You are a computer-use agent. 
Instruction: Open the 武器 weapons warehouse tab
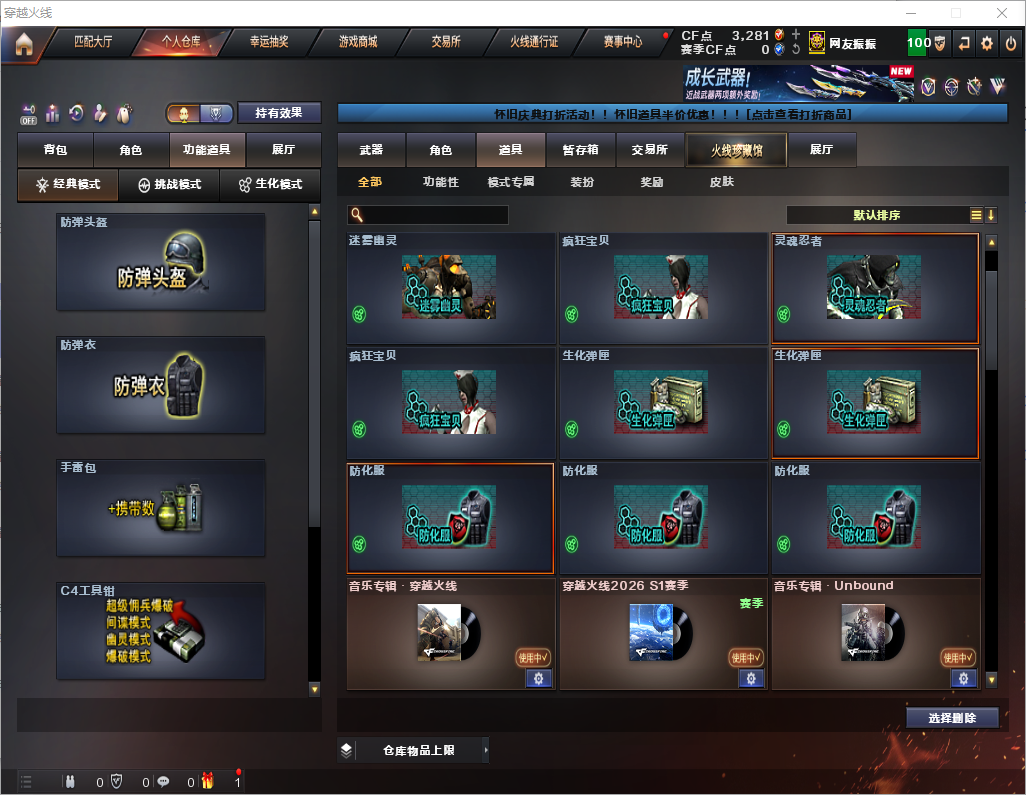[x=371, y=150]
